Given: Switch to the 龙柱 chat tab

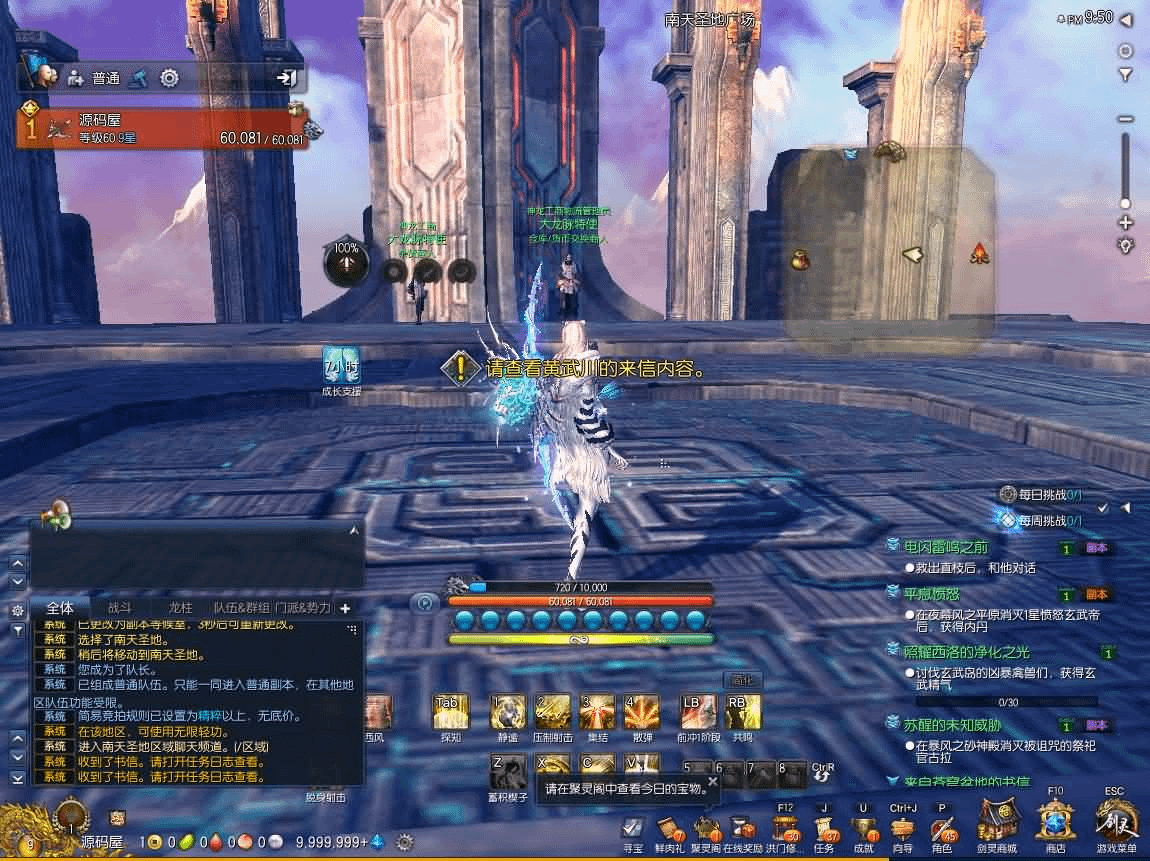Looking at the screenshot, I should (x=180, y=607).
